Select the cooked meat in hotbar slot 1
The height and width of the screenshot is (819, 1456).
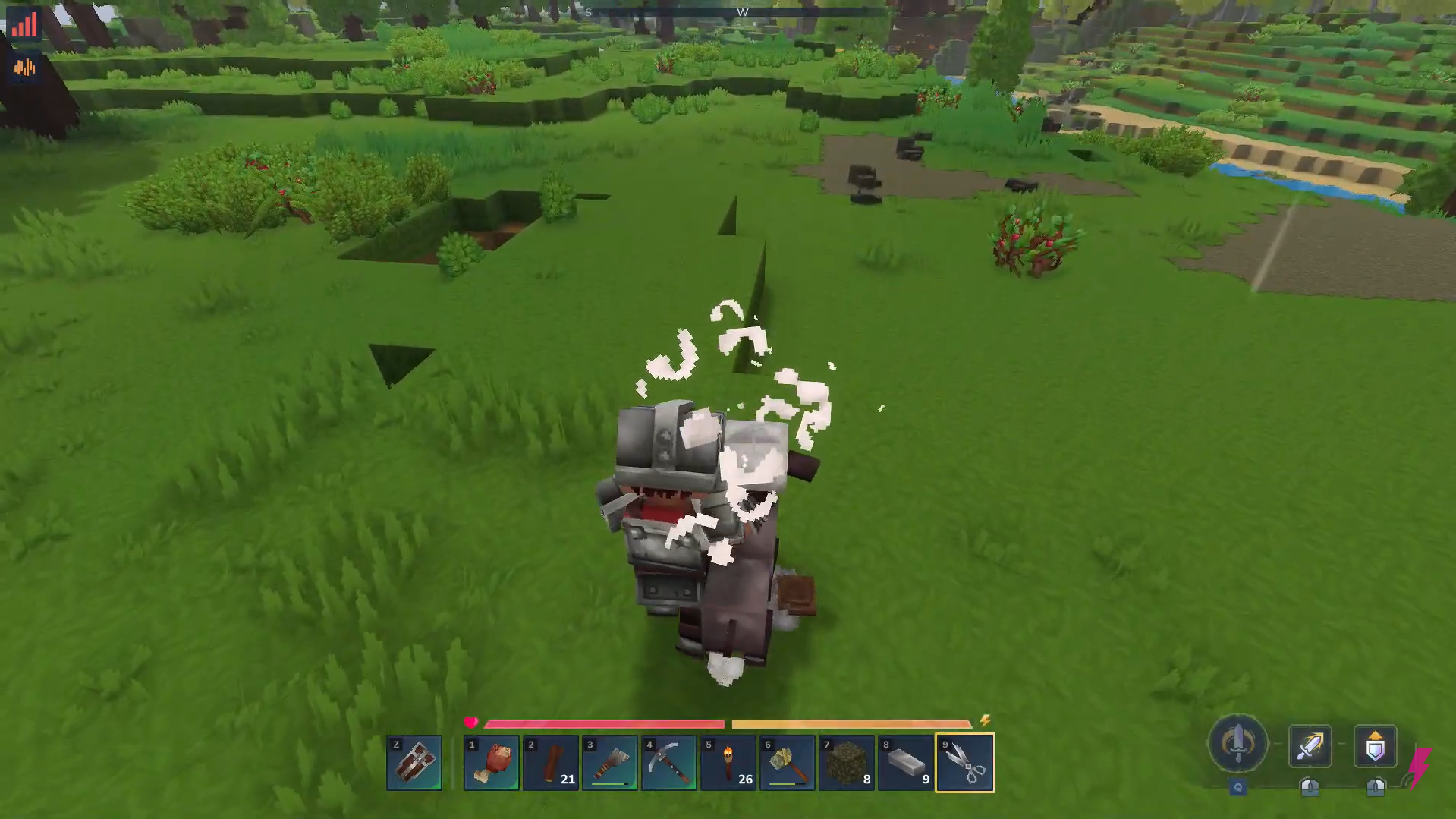point(491,762)
